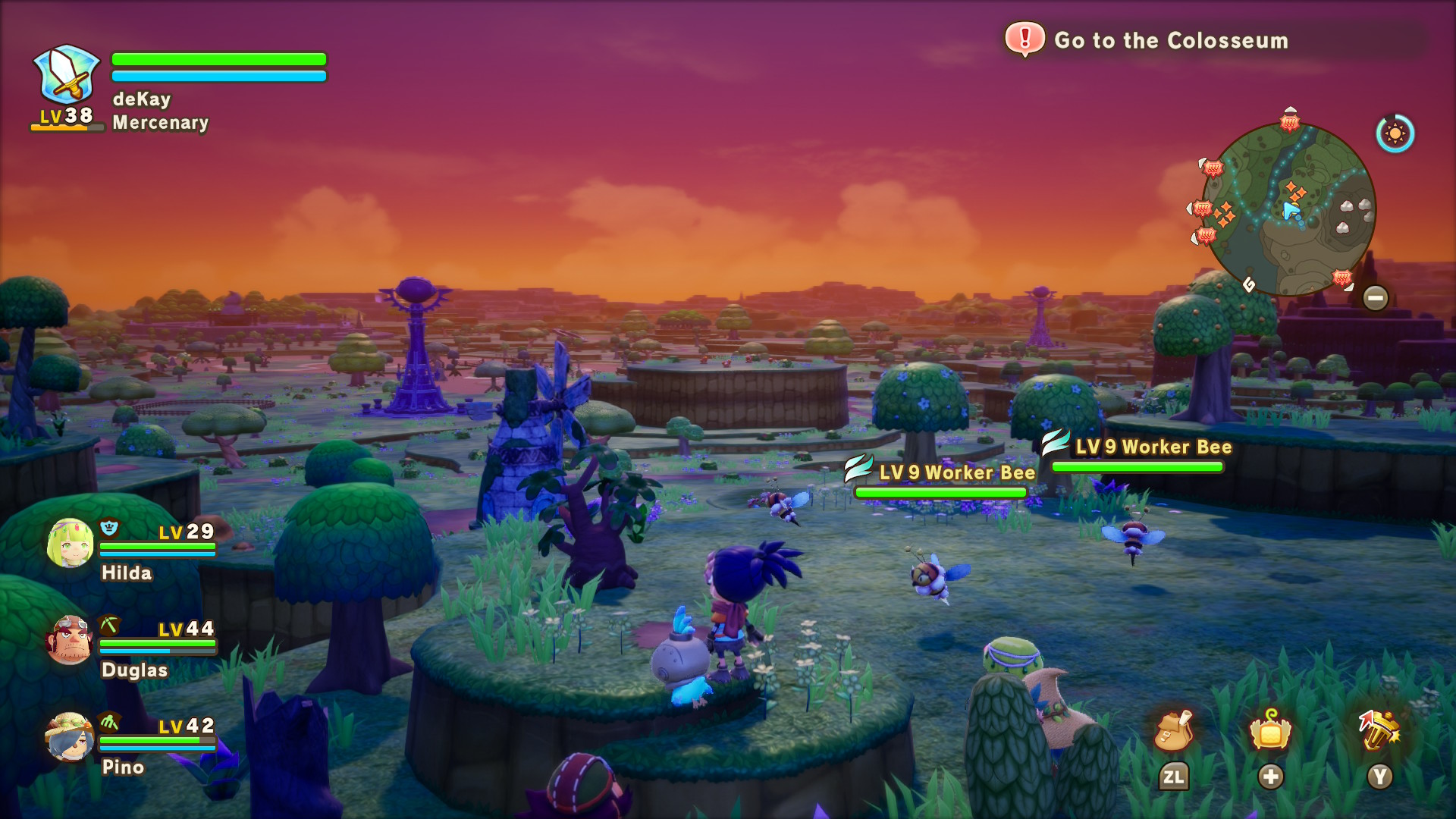1456x819 pixels.
Task: Open the circular minimap
Action: pos(1288,209)
